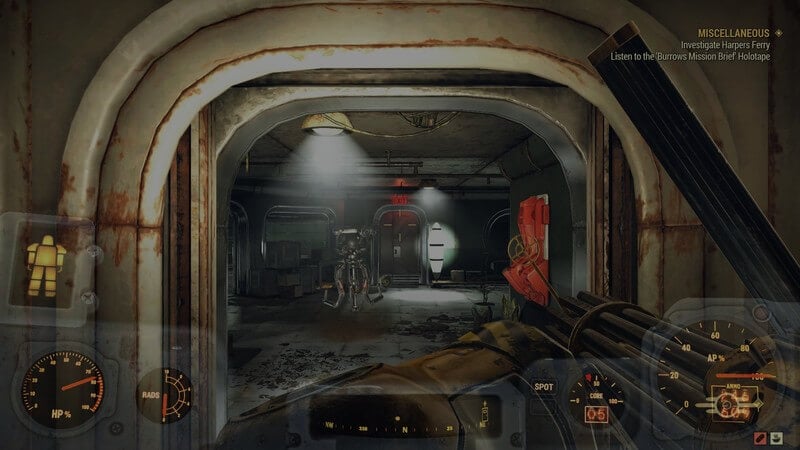800x450 pixels.
Task: Click the SPOT indicator light
Action: click(544, 386)
